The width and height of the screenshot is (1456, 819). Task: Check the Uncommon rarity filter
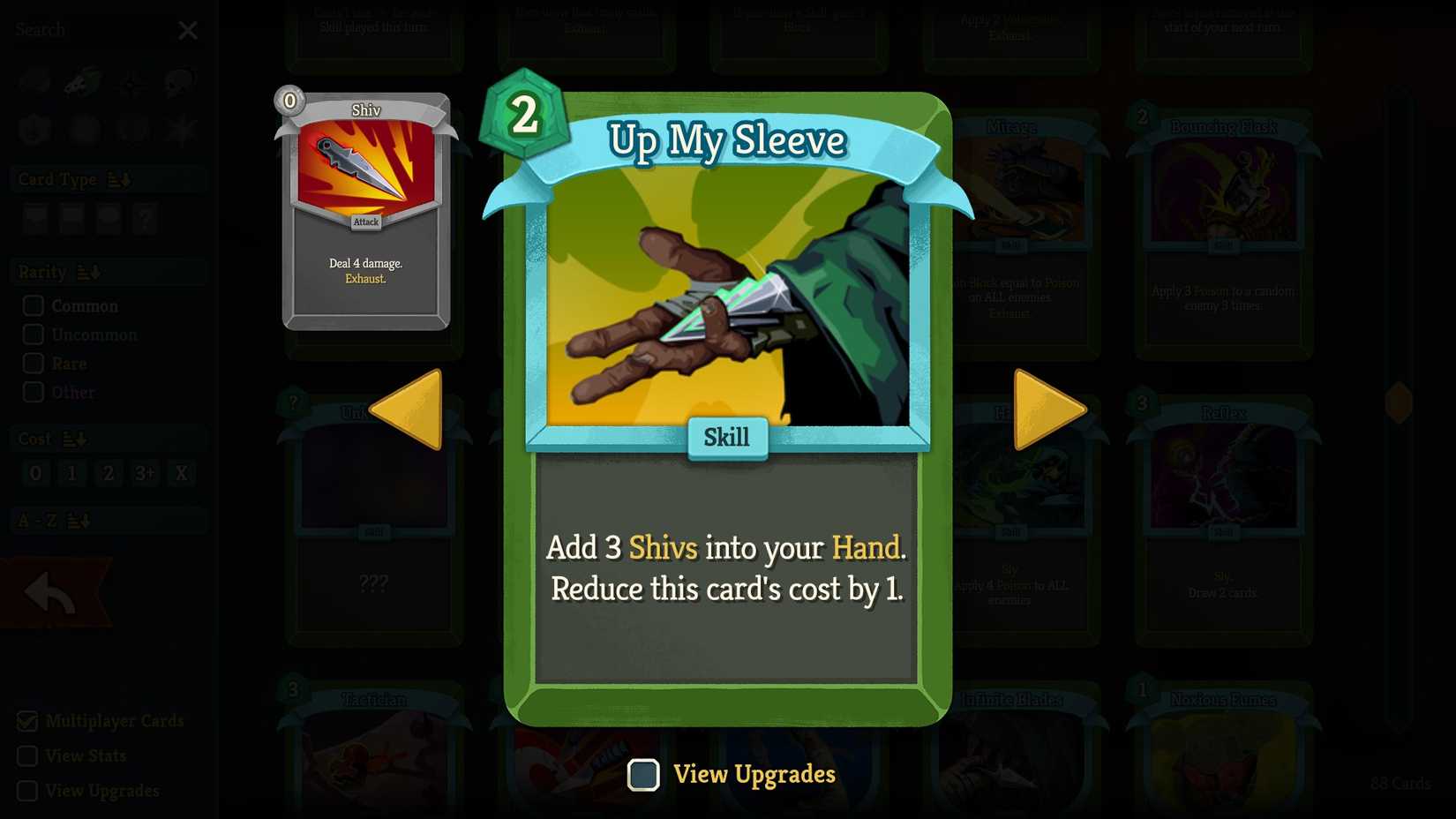[x=34, y=334]
